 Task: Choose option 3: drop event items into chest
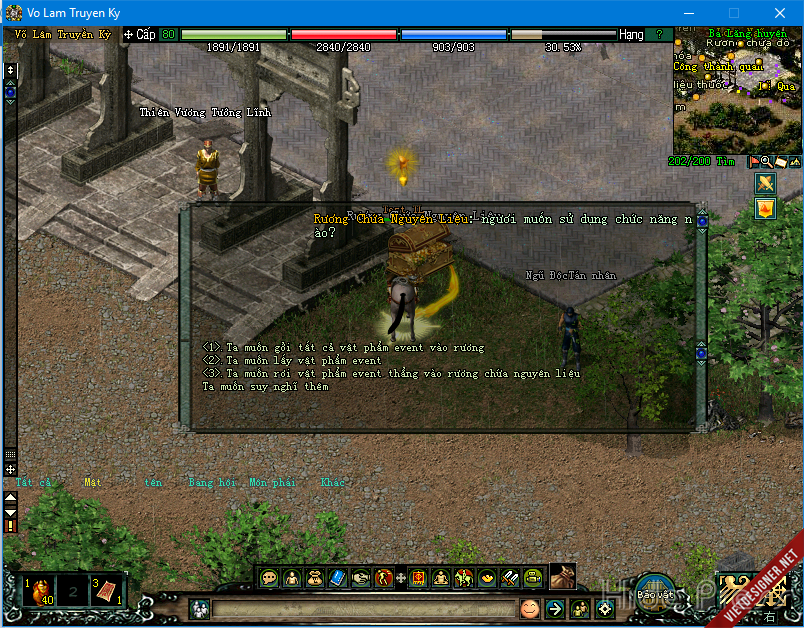[x=391, y=373]
